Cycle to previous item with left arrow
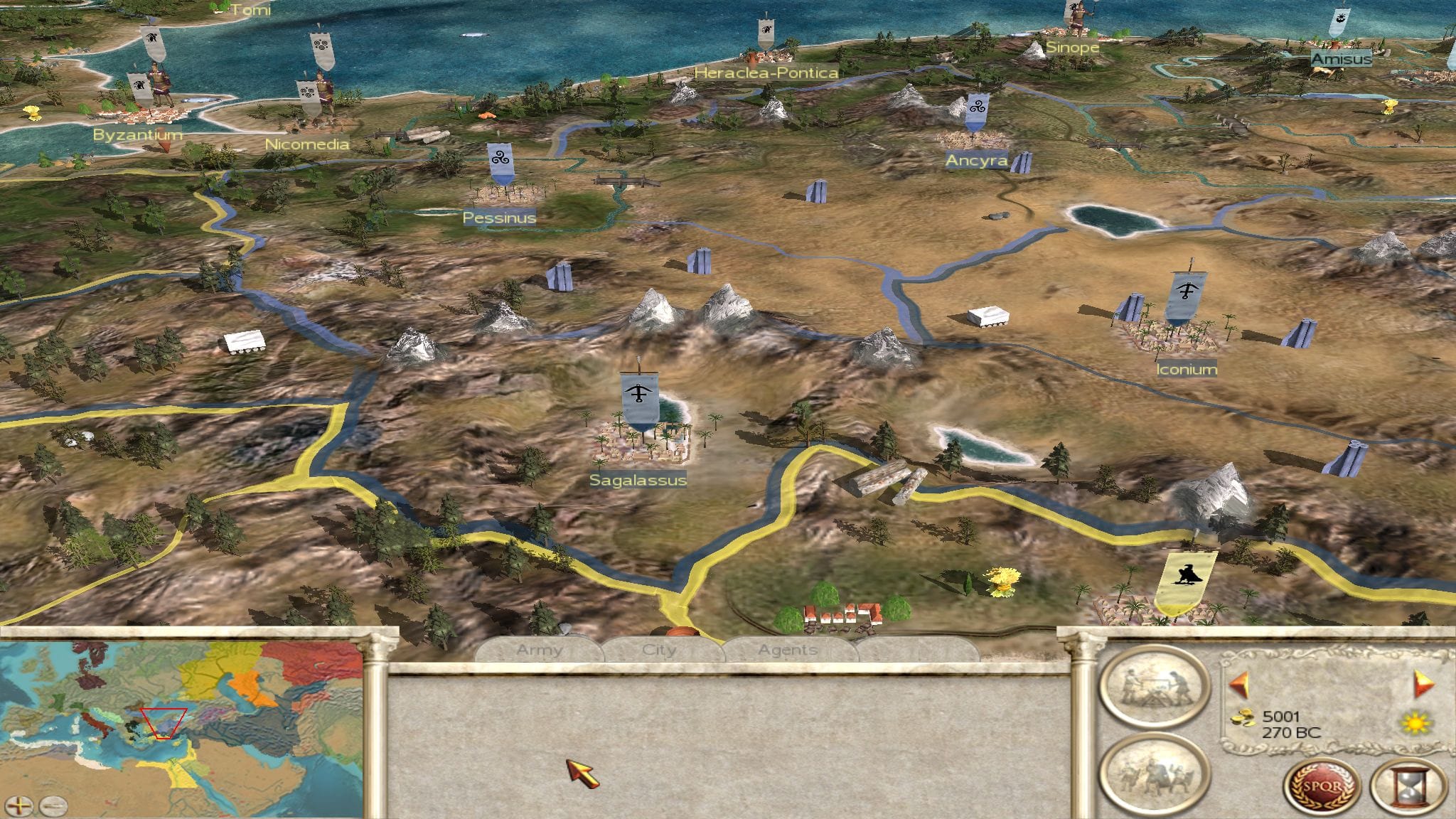 1238,685
